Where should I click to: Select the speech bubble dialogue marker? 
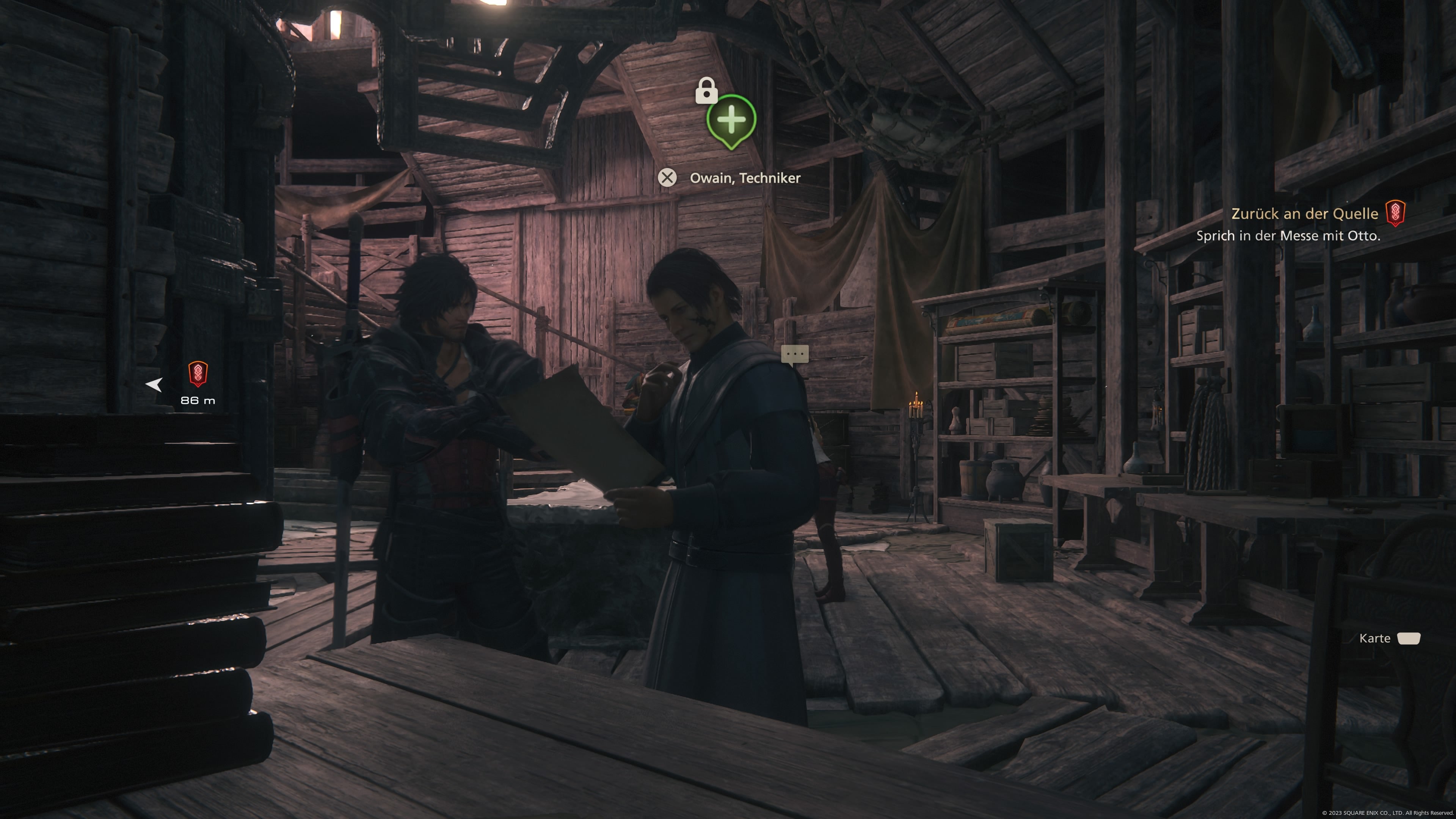tap(795, 355)
